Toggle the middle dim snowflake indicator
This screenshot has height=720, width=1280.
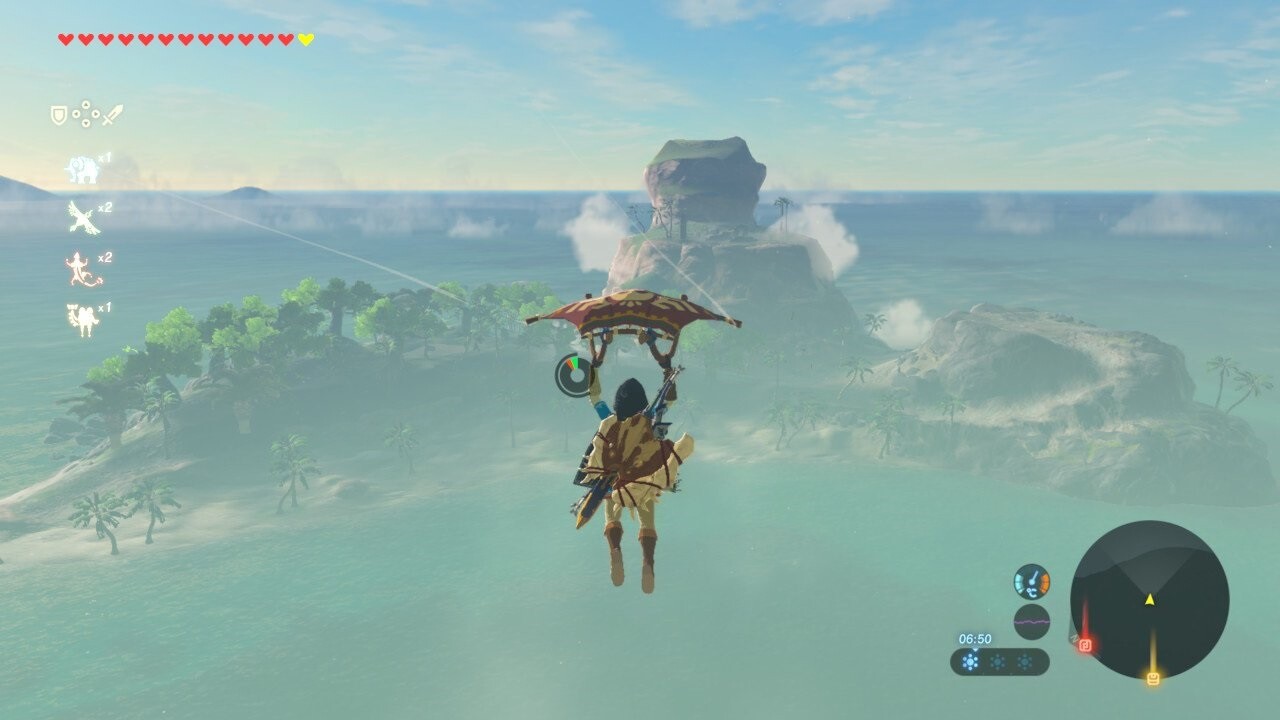pyautogui.click(x=998, y=662)
